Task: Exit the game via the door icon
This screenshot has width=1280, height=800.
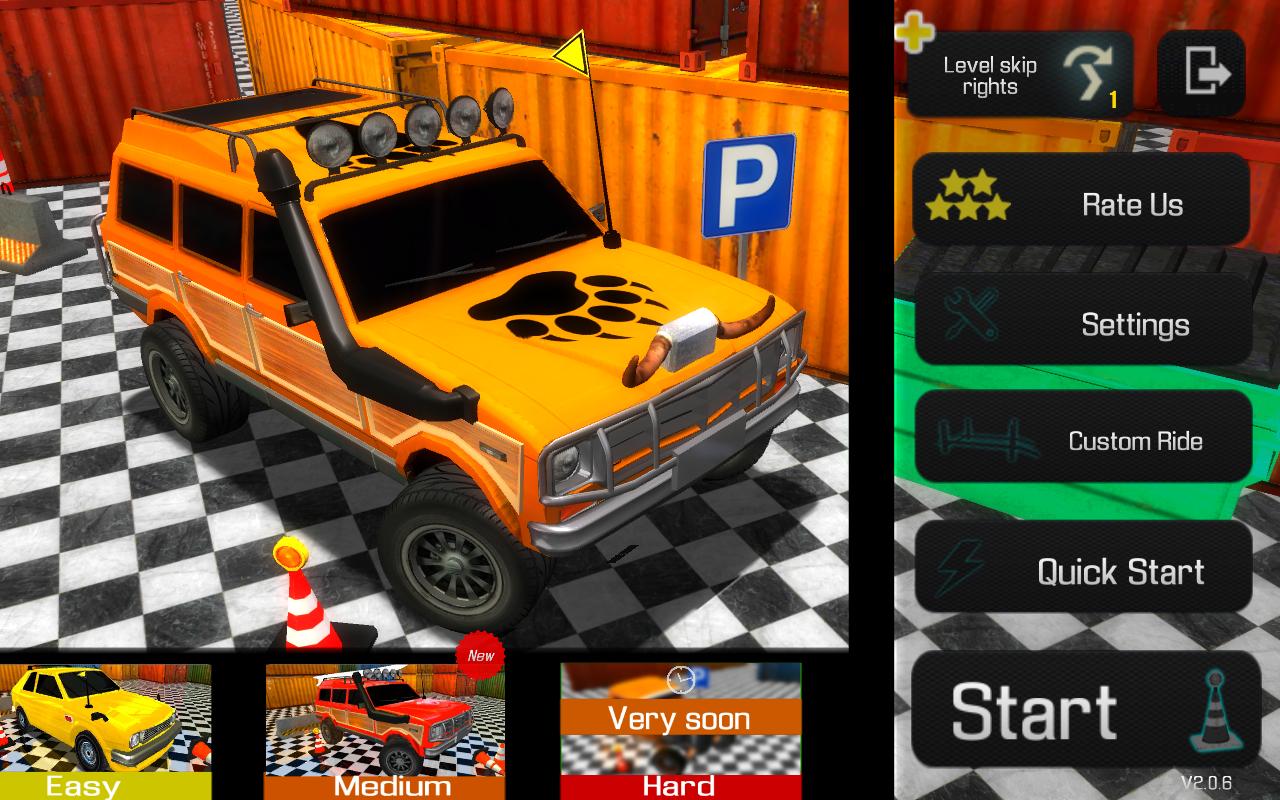Action: point(1201,74)
